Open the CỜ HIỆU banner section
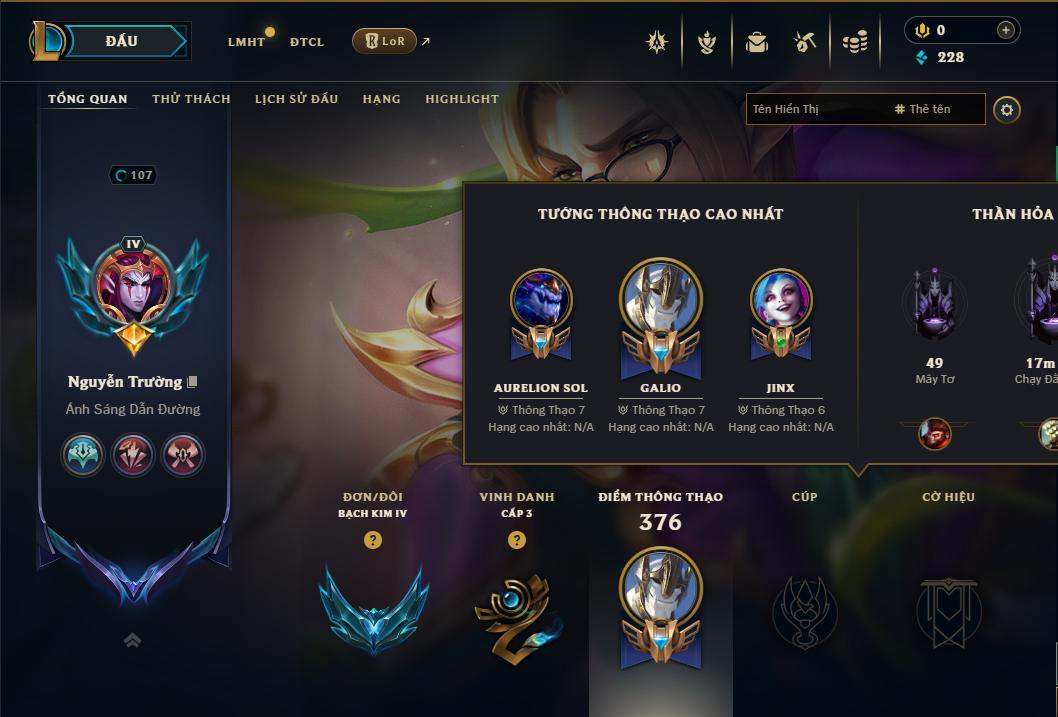1058x717 pixels. point(948,610)
